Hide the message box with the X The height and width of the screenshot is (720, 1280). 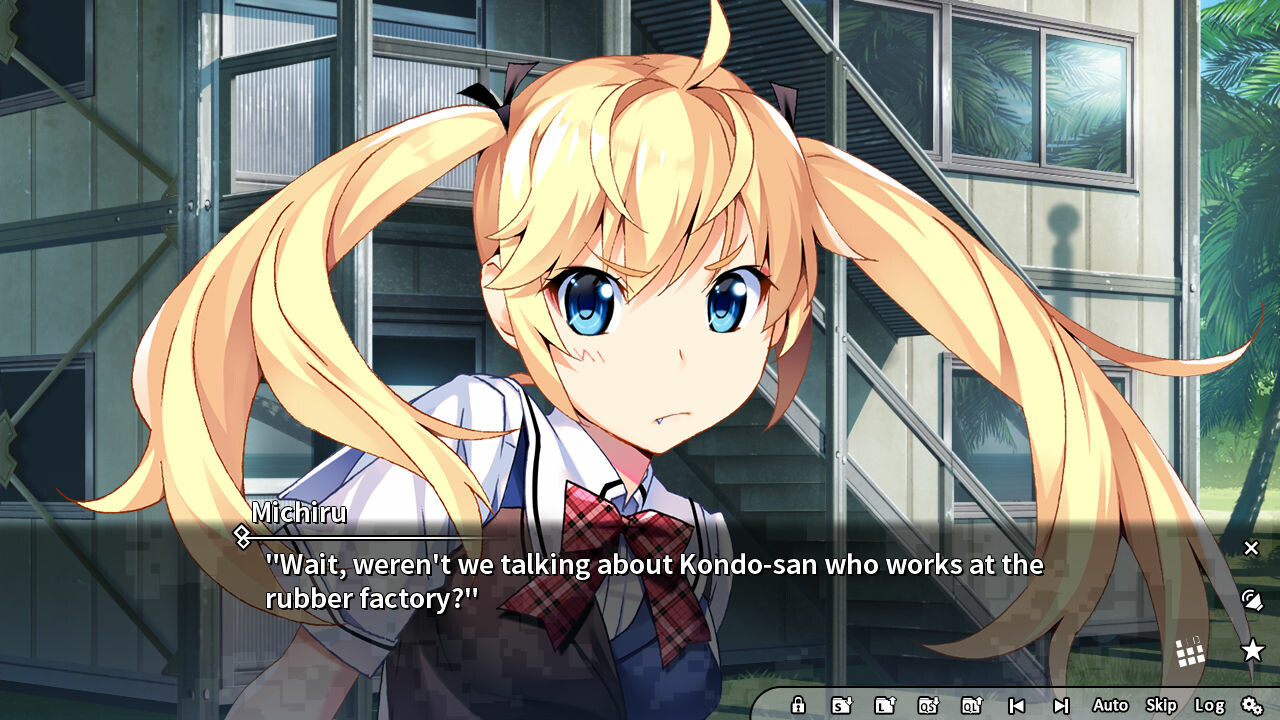[1252, 548]
